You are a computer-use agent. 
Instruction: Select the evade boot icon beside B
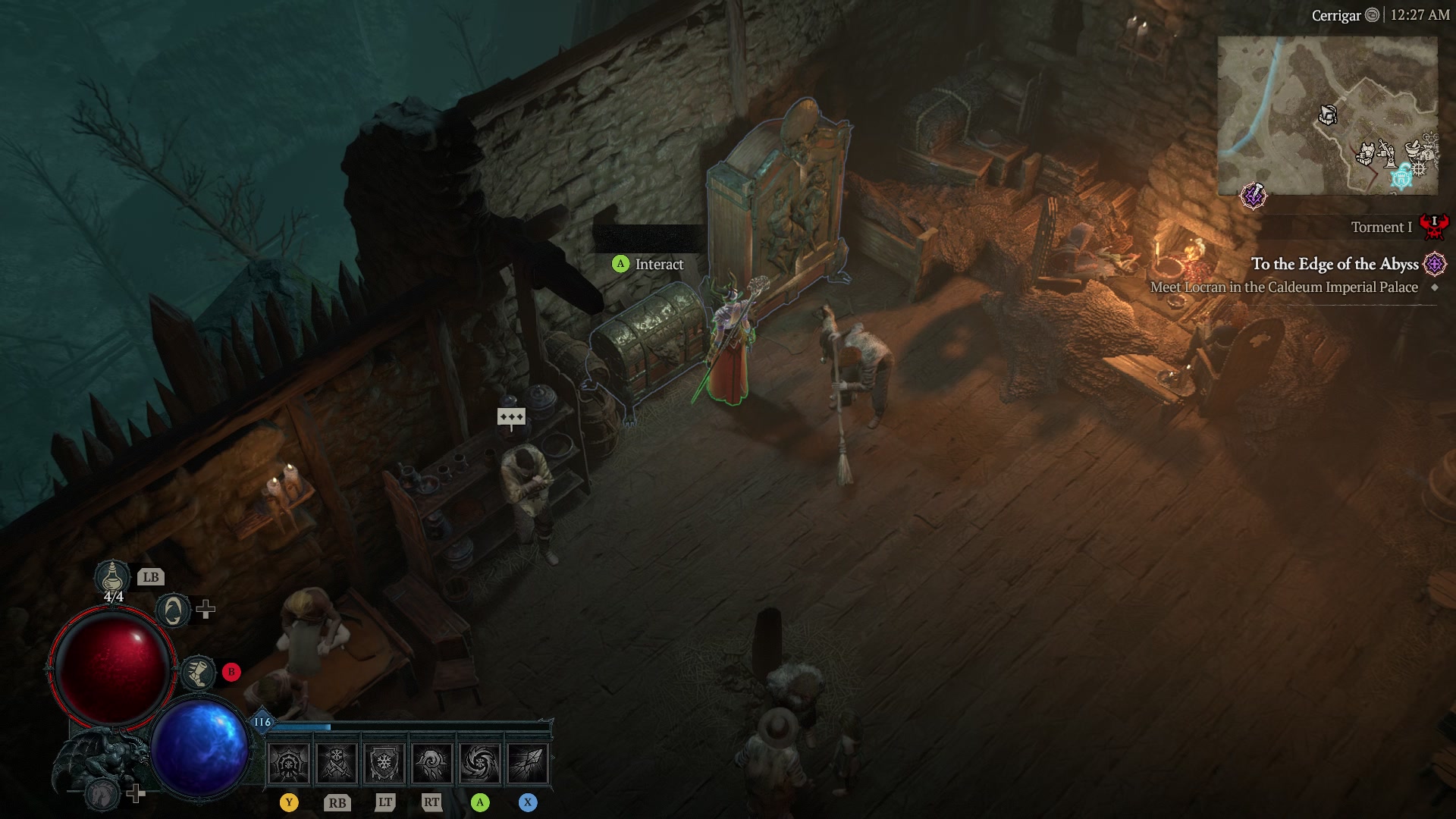coord(199,673)
